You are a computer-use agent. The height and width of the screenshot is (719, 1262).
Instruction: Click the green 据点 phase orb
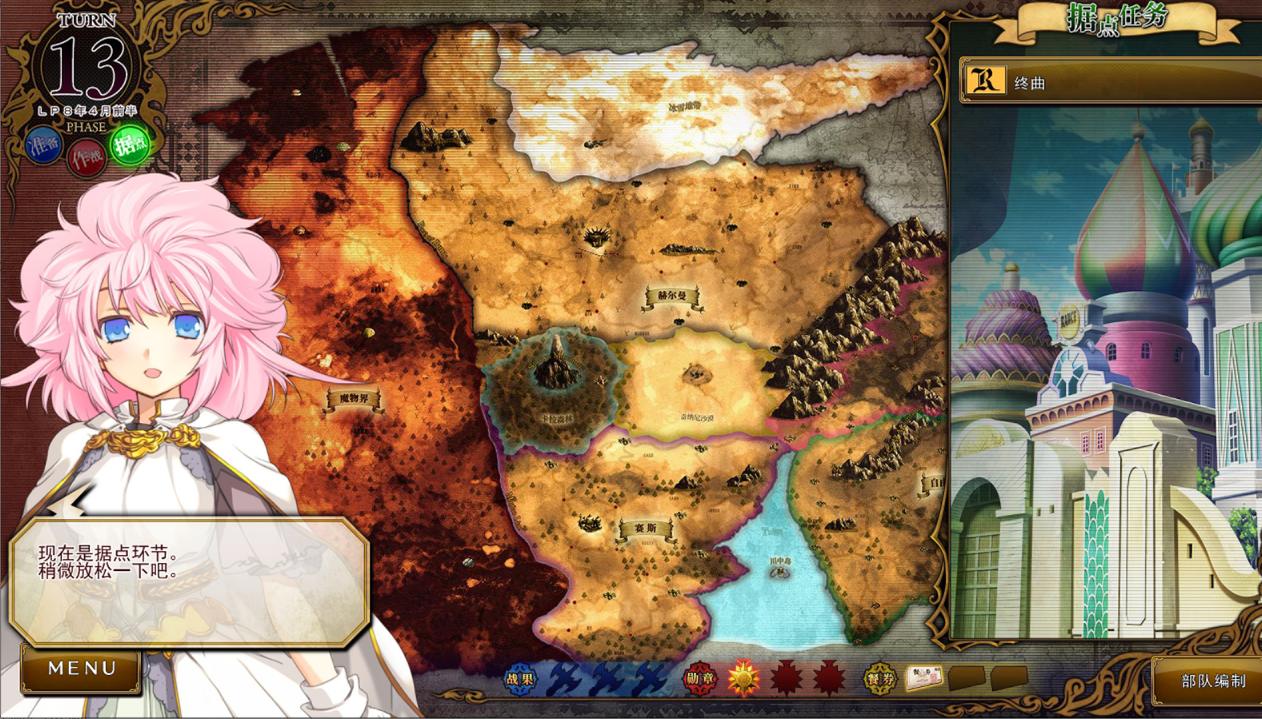coord(129,144)
